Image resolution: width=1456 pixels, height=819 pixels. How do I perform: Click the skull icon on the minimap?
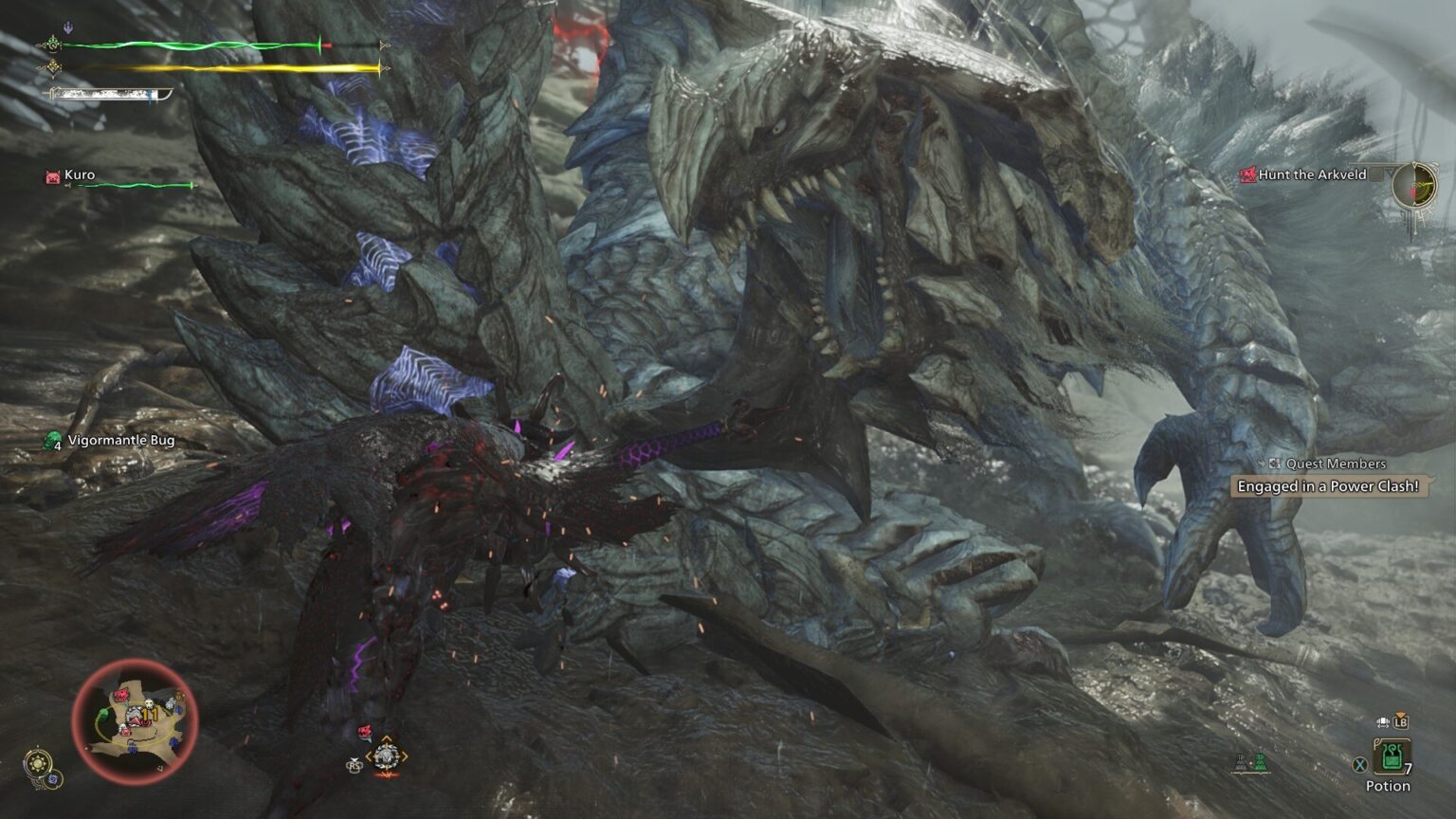click(149, 702)
